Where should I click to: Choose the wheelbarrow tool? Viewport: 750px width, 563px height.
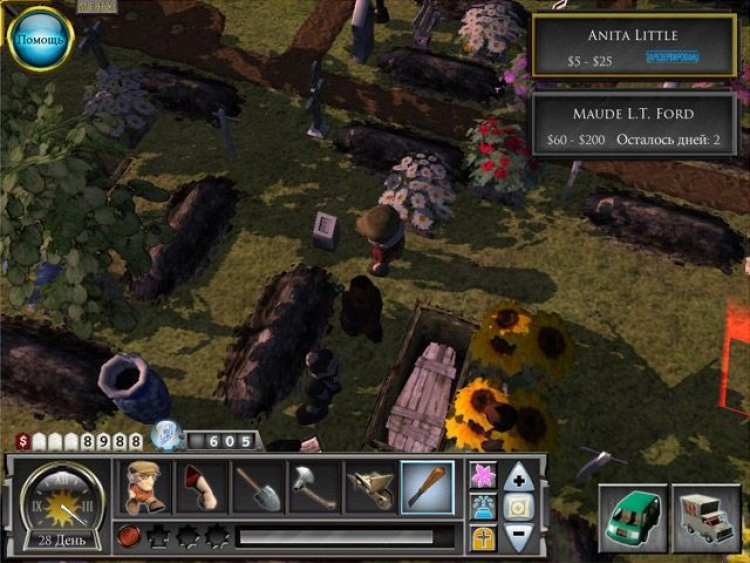pos(370,487)
